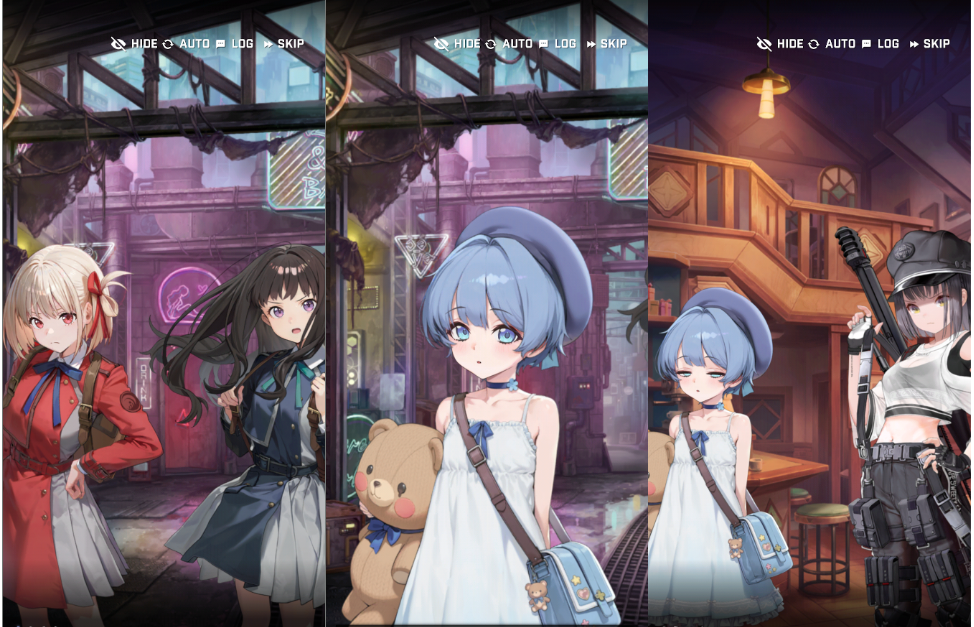Skip the dialogue in the wooden tavern scene
Screen dimensions: 974x627
[930, 44]
